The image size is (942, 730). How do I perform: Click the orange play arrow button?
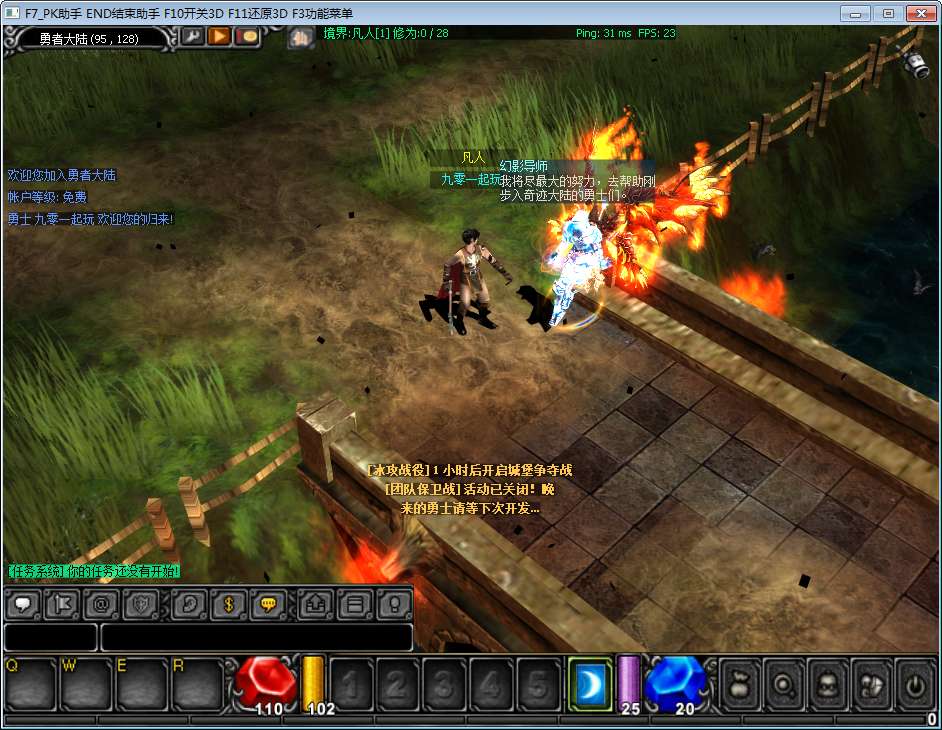219,37
